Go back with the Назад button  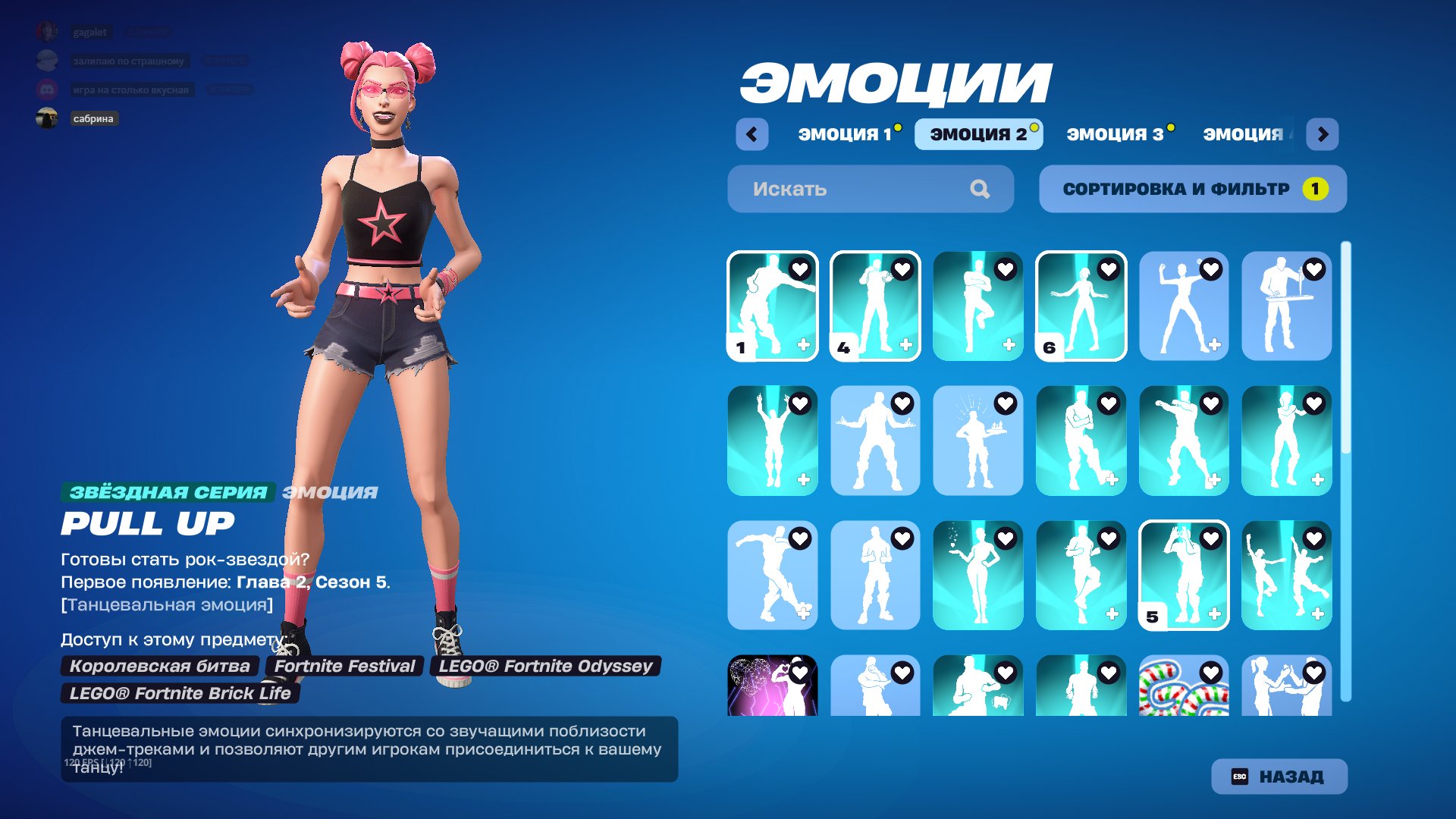point(1279,777)
